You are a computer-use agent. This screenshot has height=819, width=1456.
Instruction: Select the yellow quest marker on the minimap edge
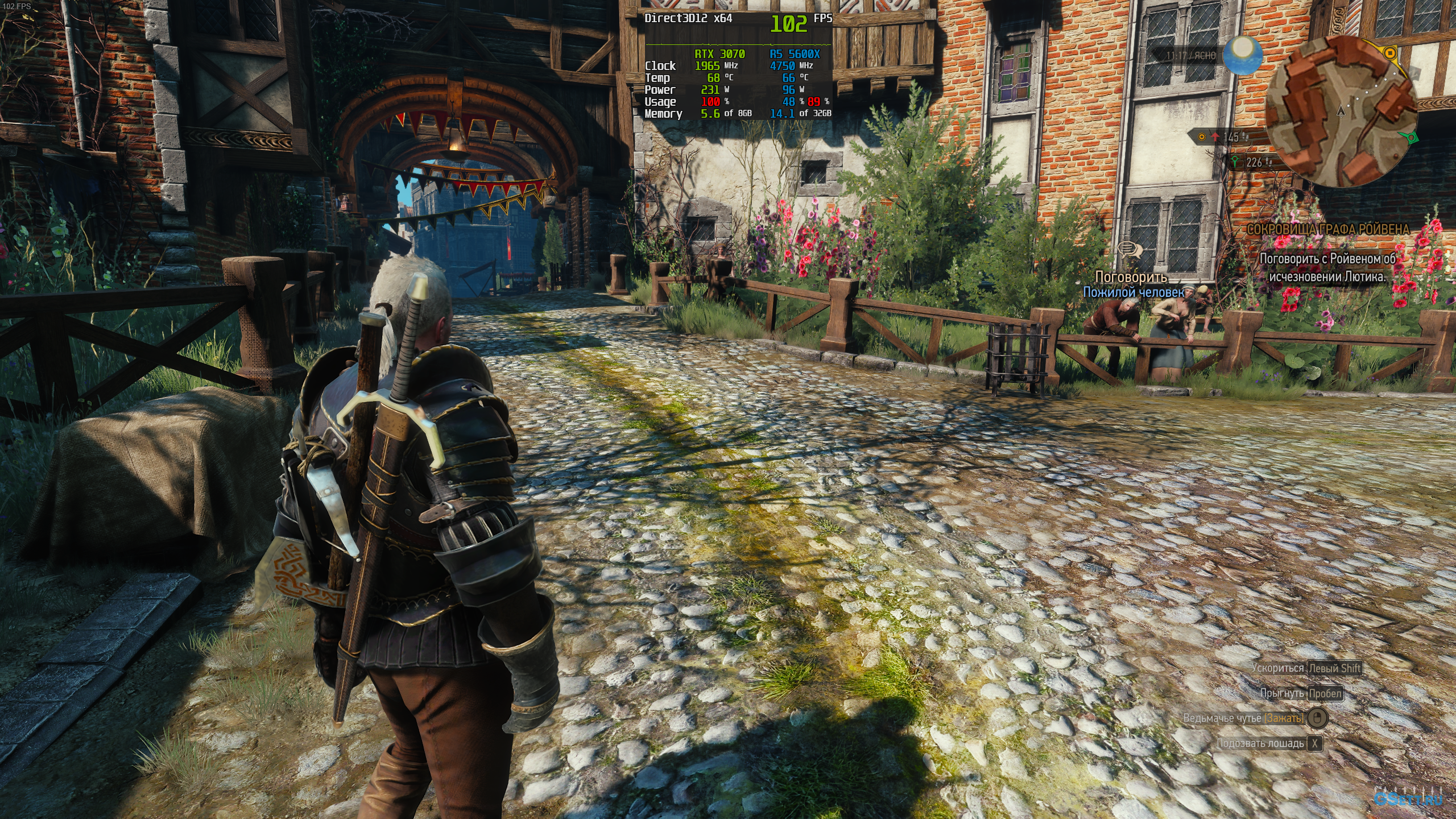pos(1389,53)
